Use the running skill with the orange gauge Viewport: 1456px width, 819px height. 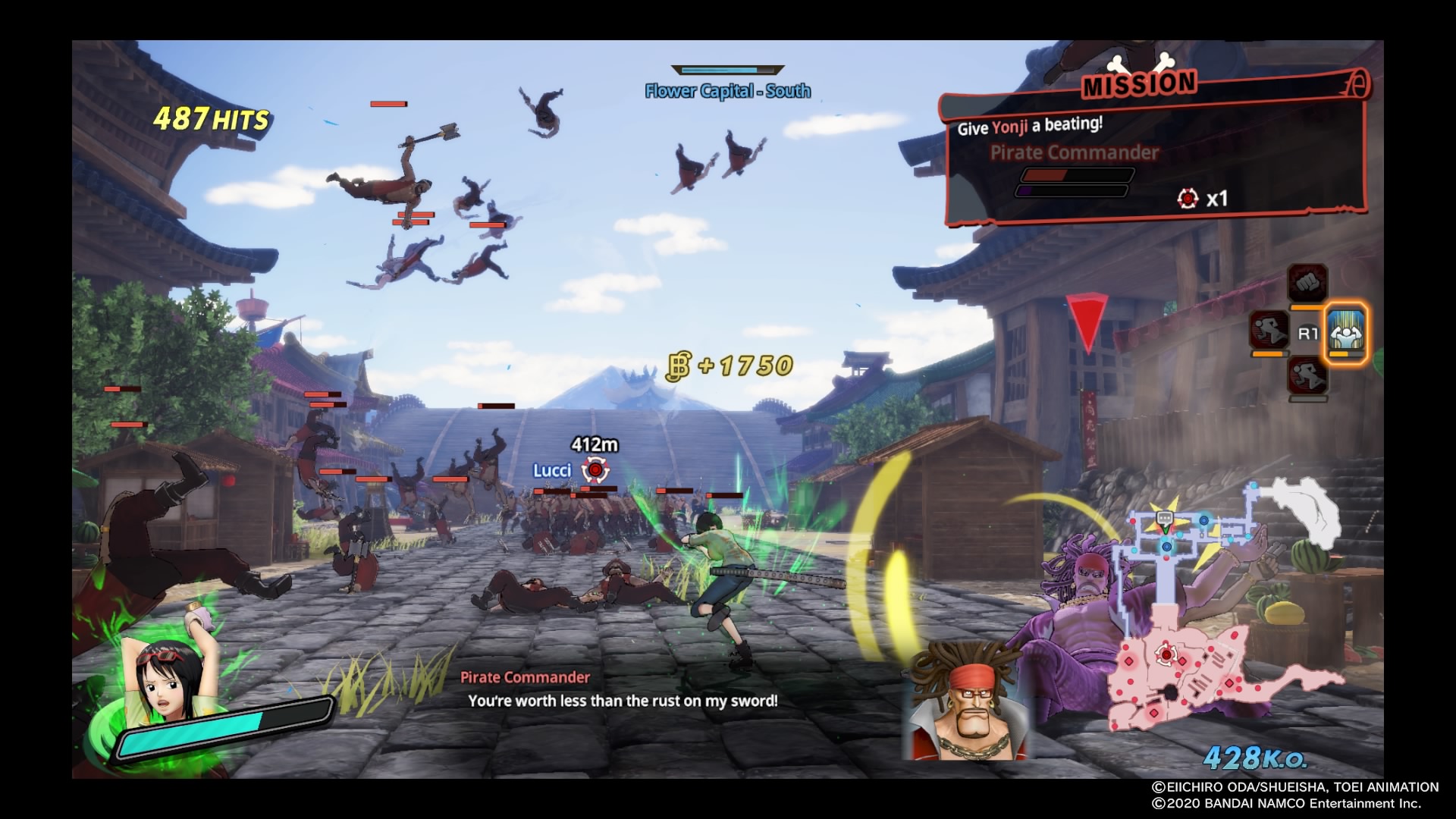1269,331
